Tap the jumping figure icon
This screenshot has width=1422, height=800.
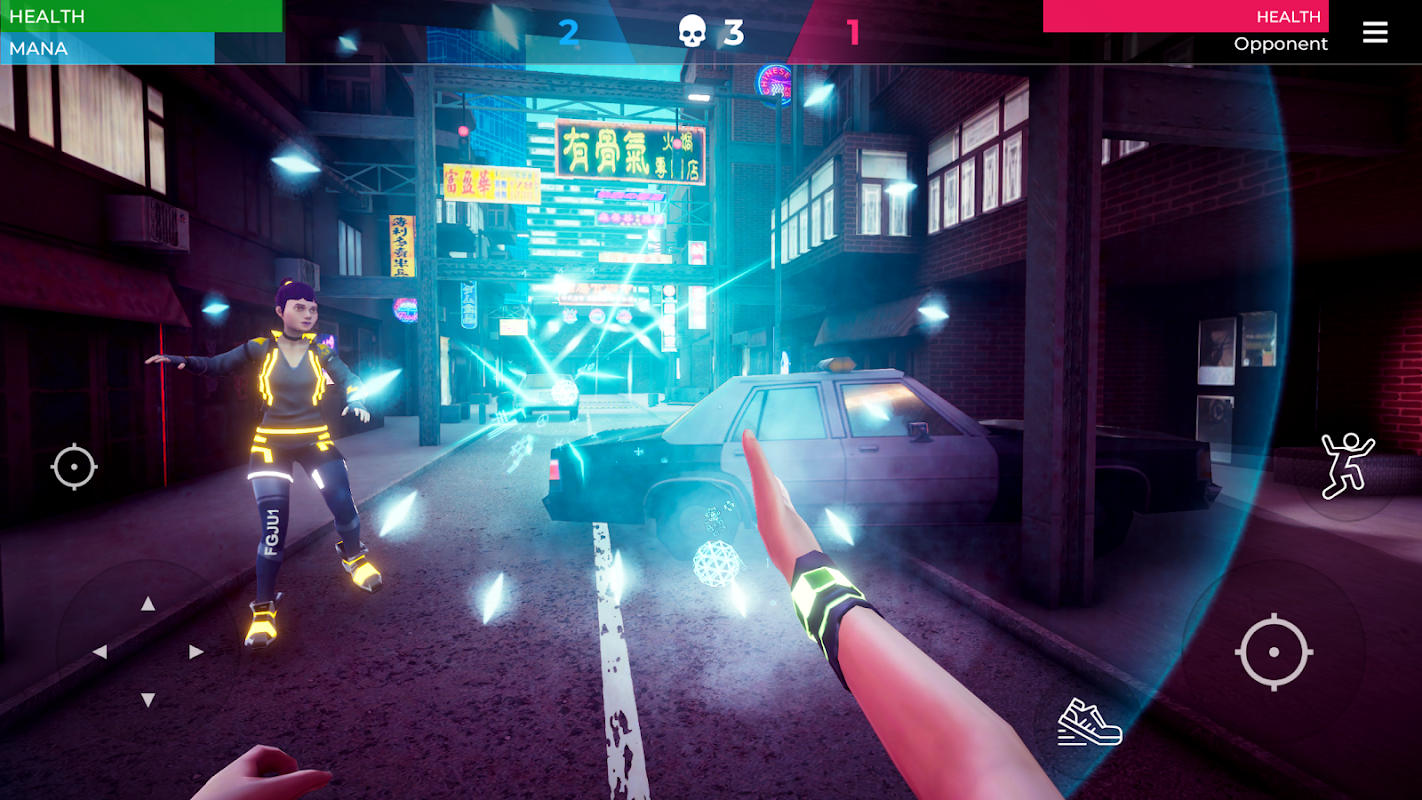(1346, 466)
